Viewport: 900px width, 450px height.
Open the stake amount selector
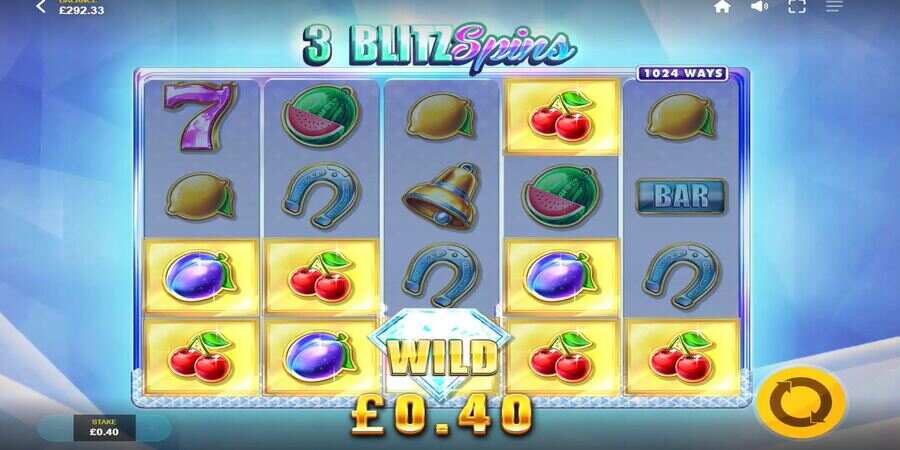(104, 427)
